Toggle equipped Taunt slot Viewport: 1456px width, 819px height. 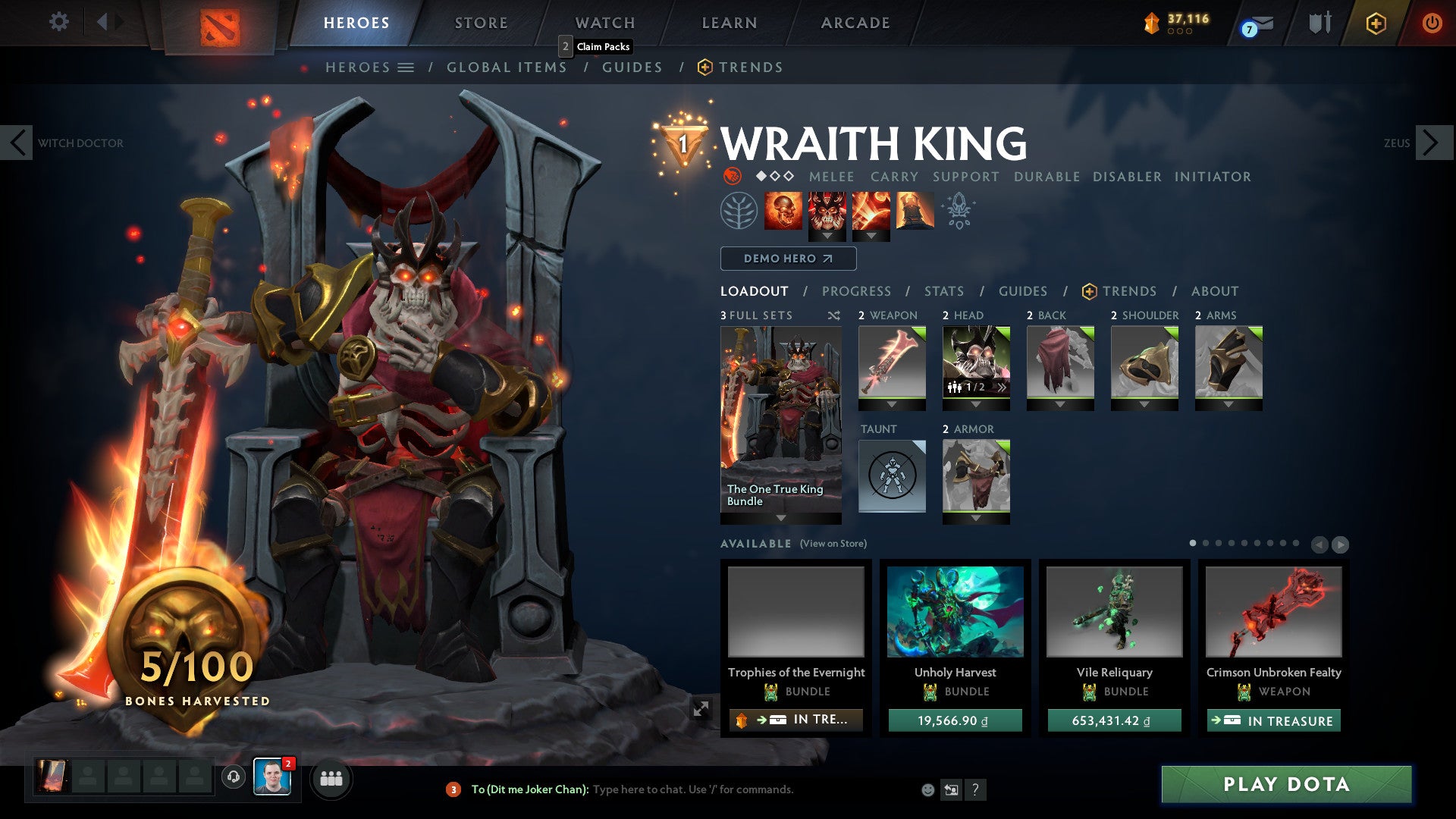[892, 475]
